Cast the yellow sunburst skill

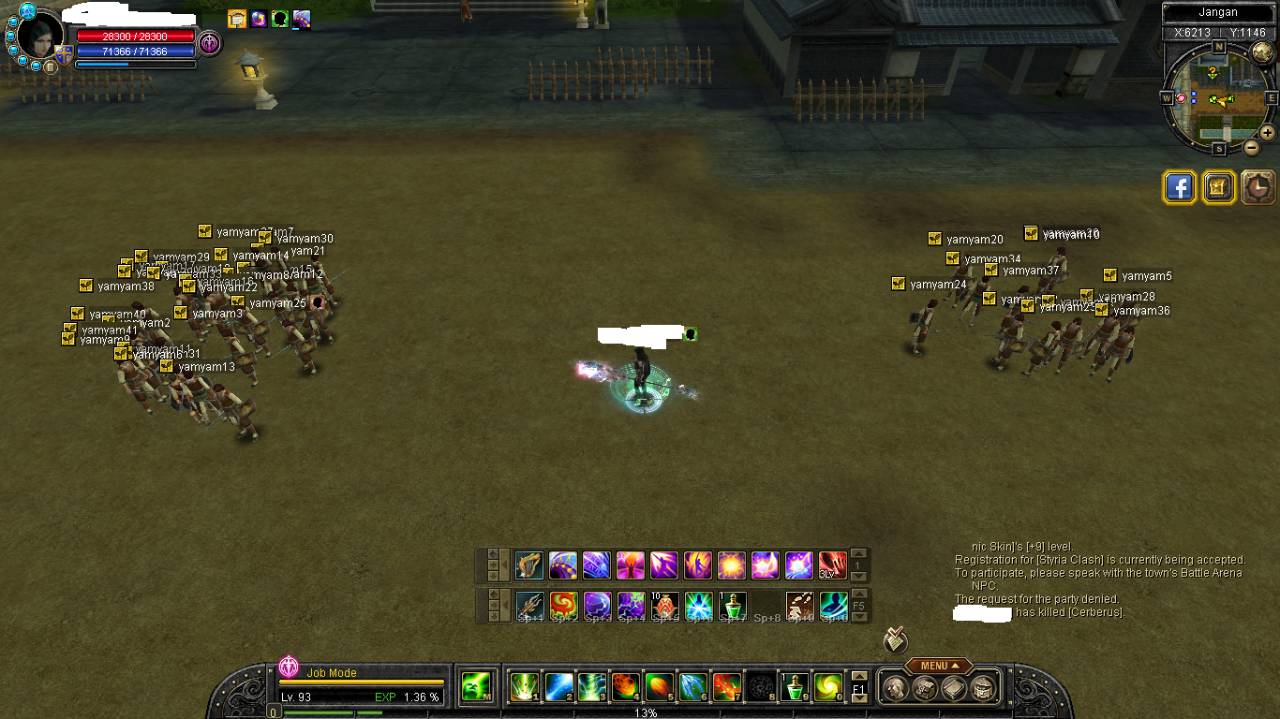731,565
